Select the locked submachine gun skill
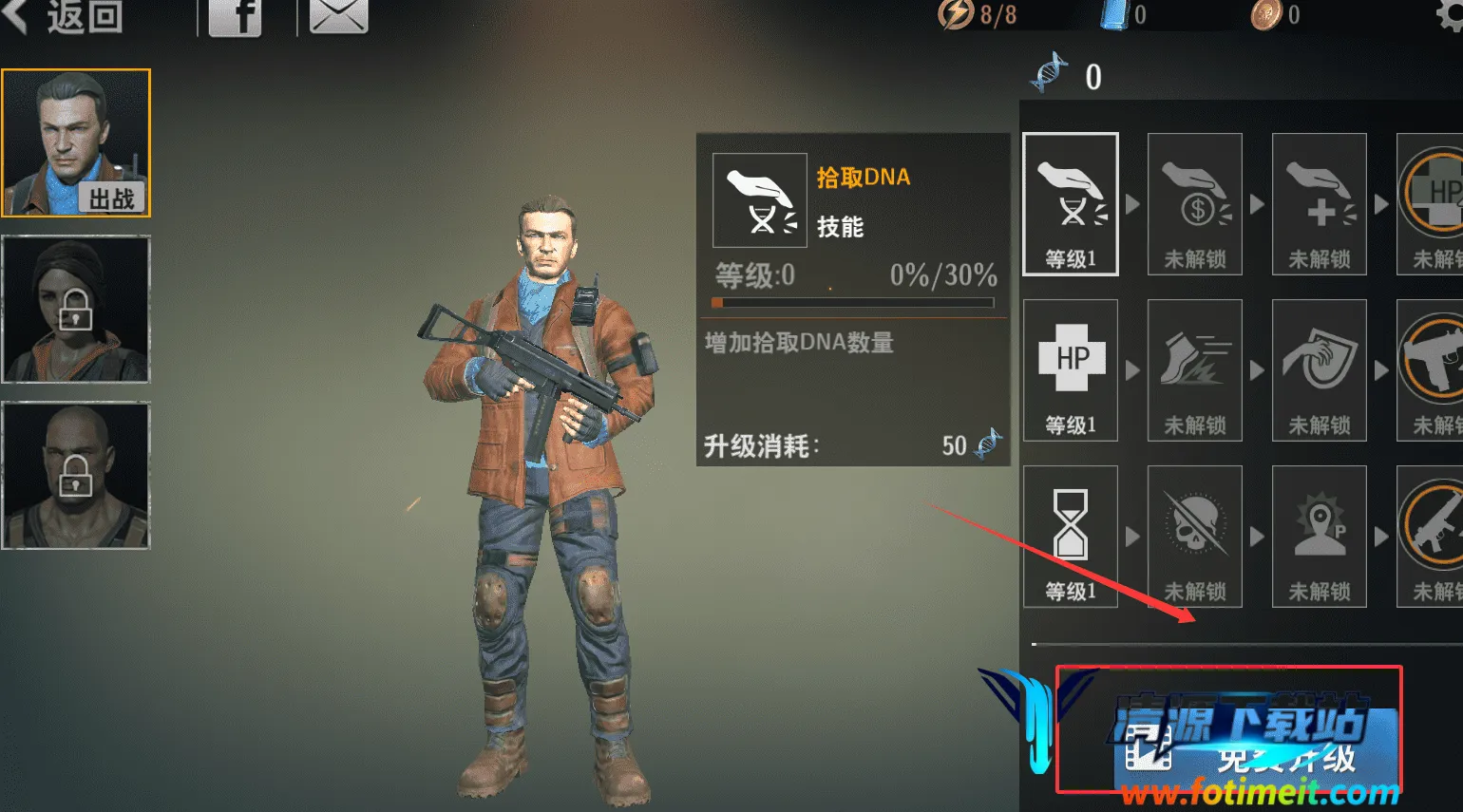Viewport: 1463px width, 812px height. coord(1432,370)
